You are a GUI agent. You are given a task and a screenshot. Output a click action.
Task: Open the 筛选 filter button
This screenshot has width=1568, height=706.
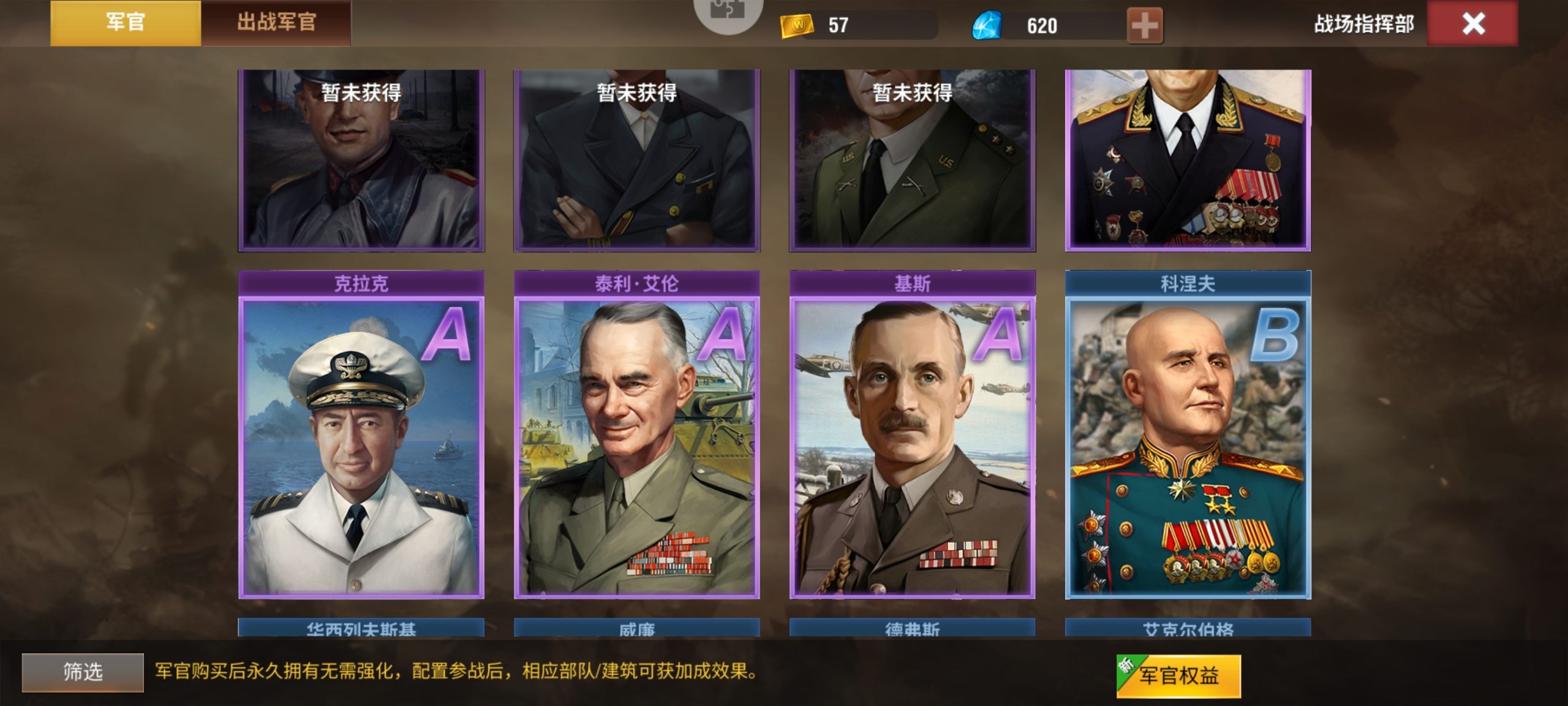(x=83, y=672)
